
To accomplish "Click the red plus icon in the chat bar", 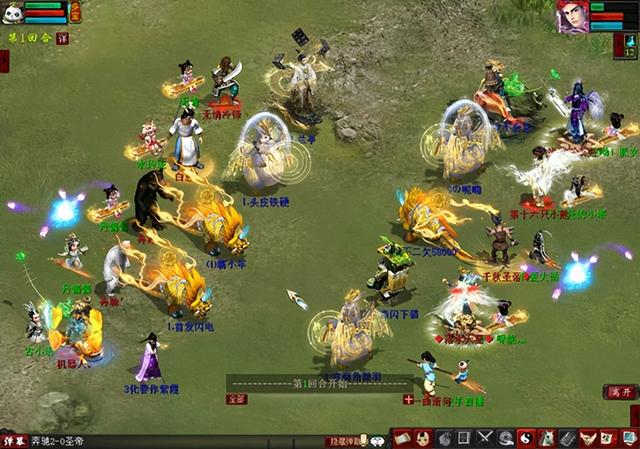I will [408, 399].
